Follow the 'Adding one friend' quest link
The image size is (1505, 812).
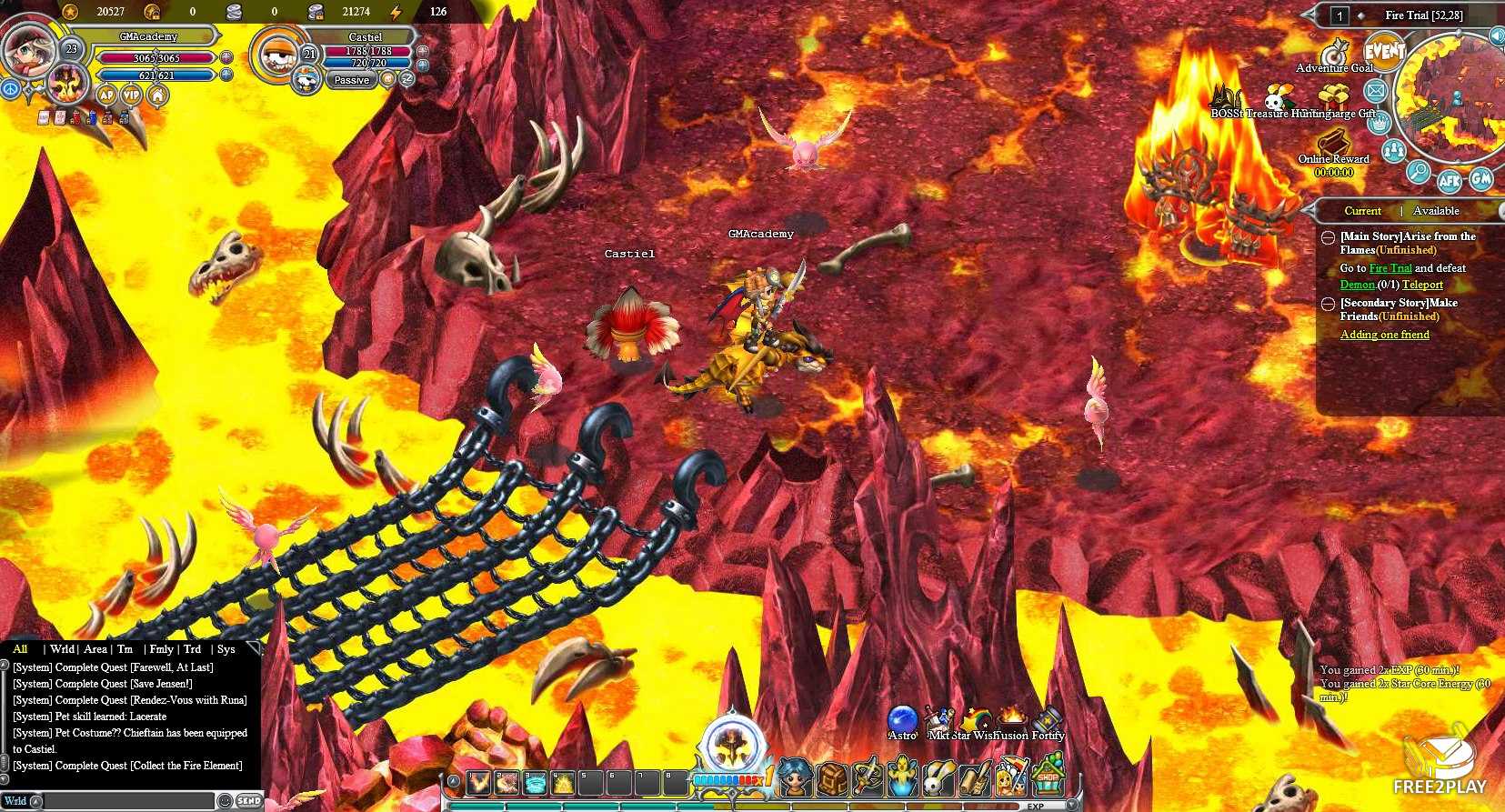(x=1384, y=335)
